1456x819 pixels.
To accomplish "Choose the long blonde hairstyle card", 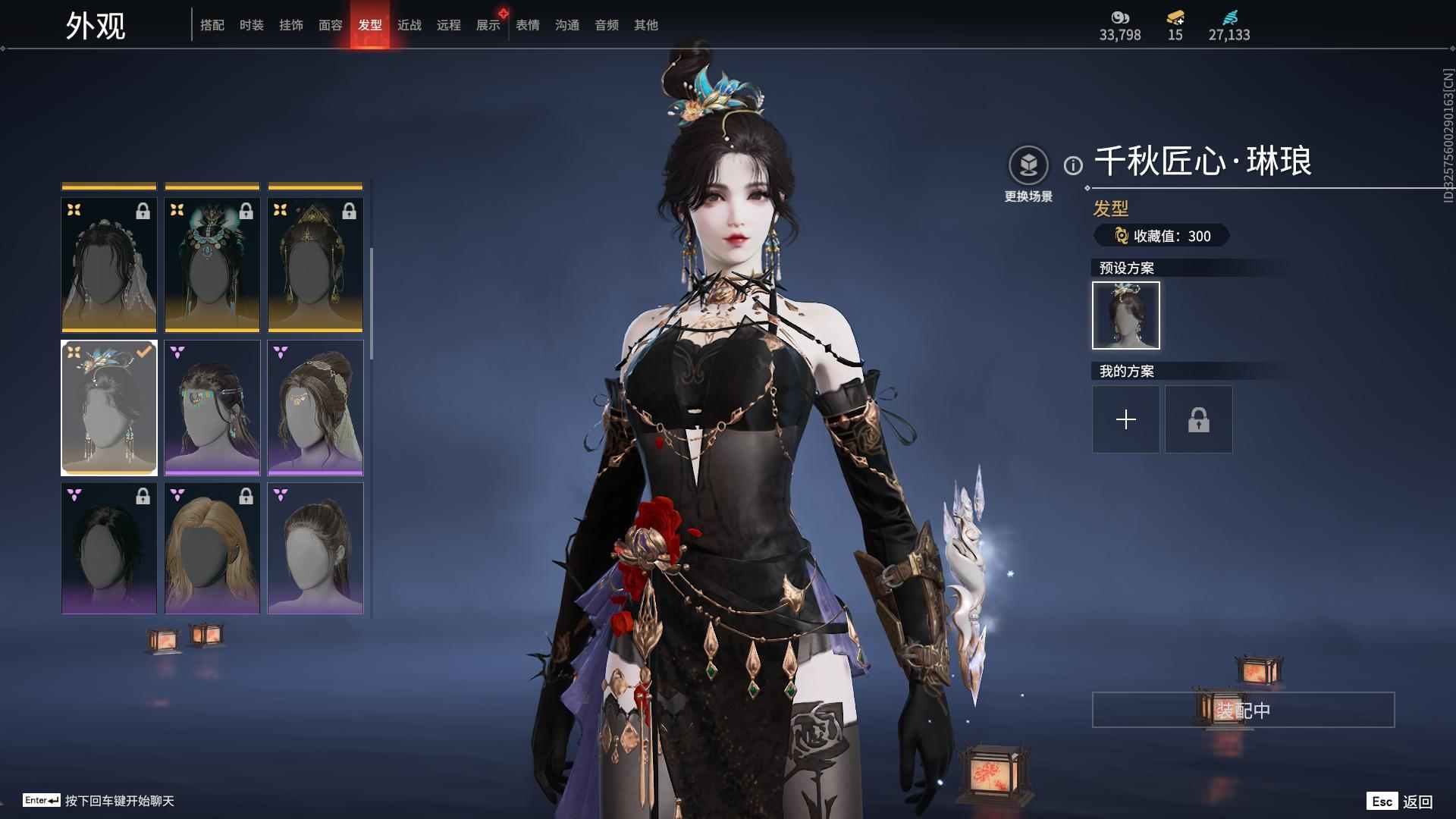I will [212, 548].
